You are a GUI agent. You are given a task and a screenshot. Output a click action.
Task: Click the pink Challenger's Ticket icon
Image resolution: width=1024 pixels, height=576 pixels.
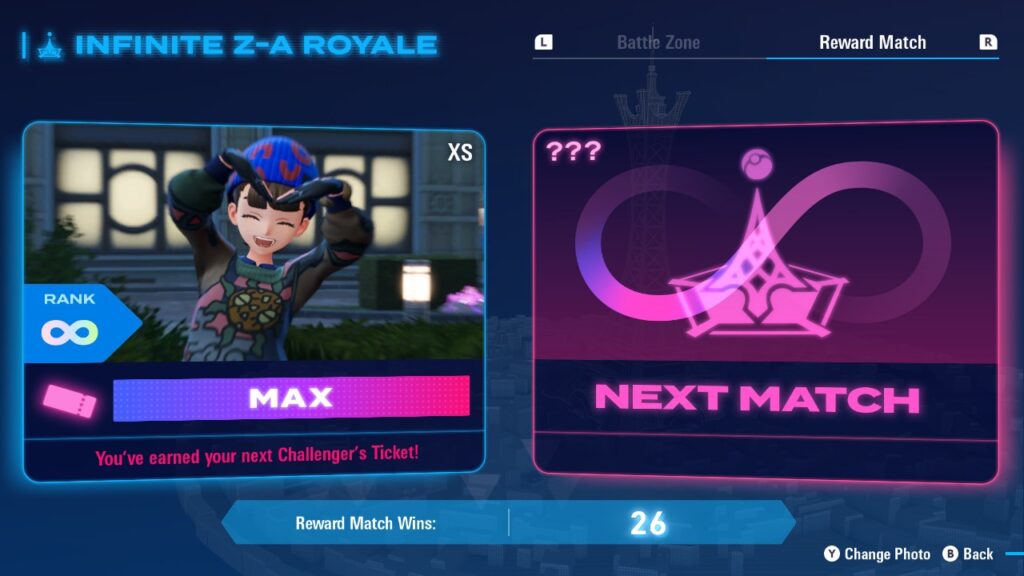pos(69,401)
